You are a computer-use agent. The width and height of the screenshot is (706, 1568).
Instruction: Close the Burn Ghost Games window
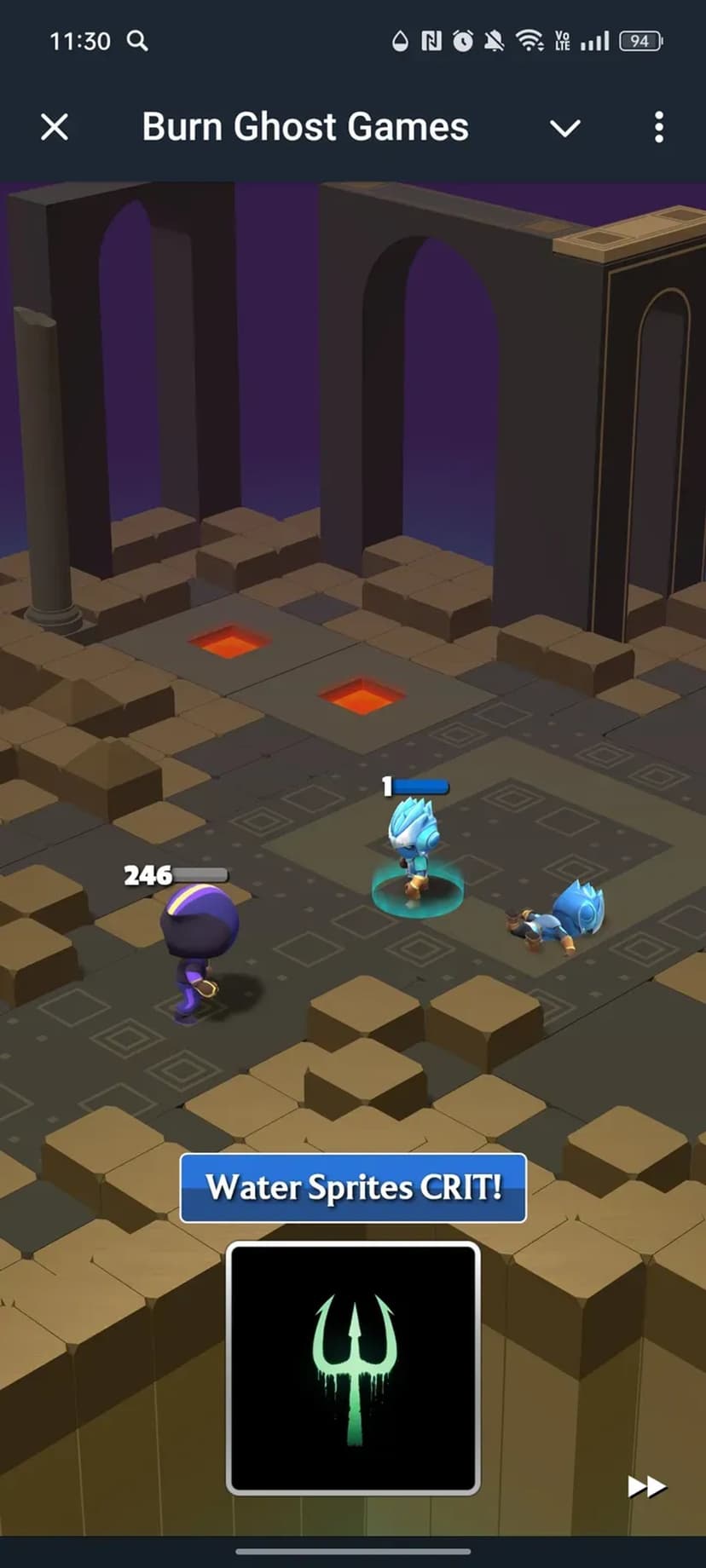pos(55,128)
